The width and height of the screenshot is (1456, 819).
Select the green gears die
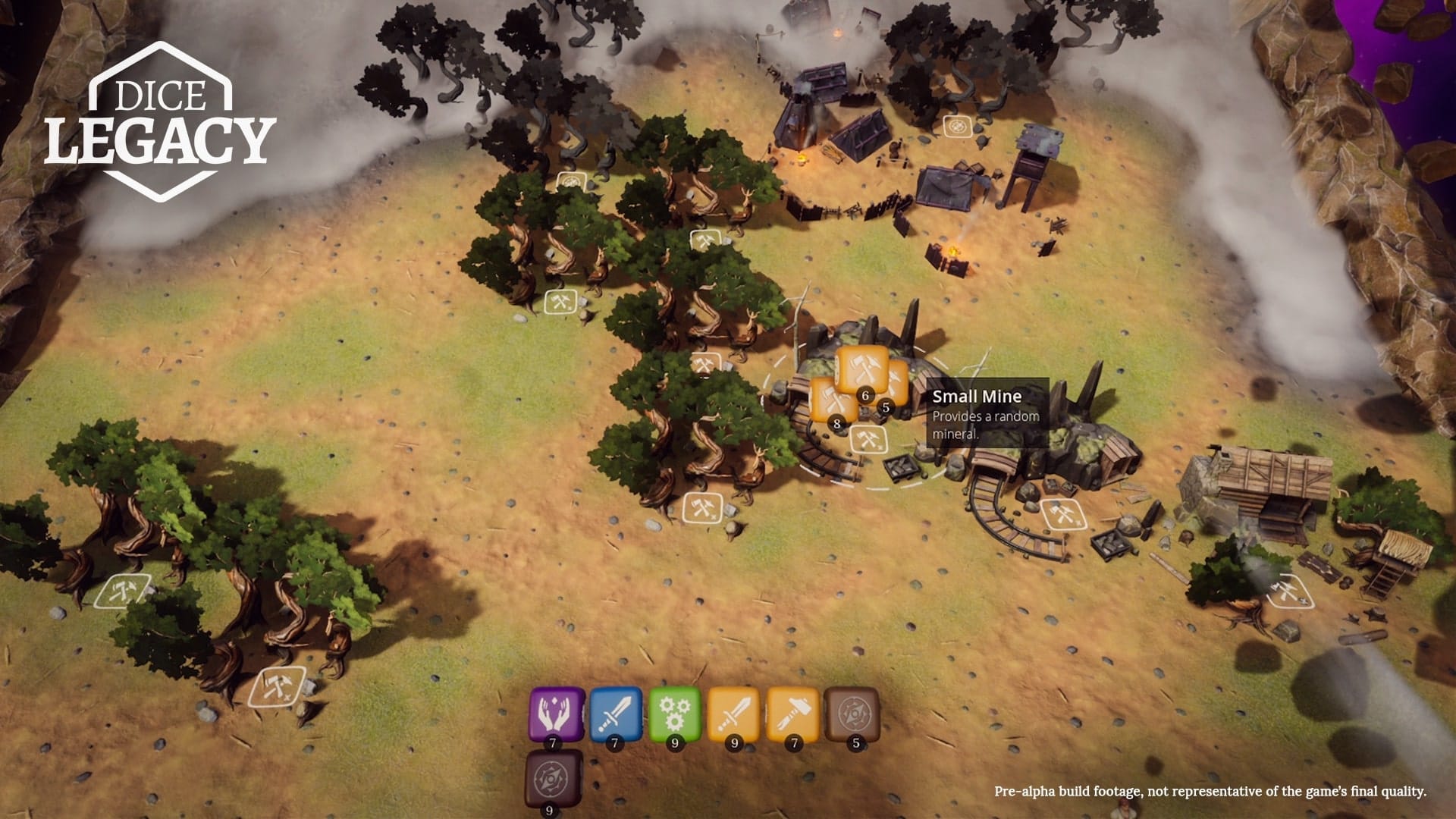pyautogui.click(x=675, y=713)
